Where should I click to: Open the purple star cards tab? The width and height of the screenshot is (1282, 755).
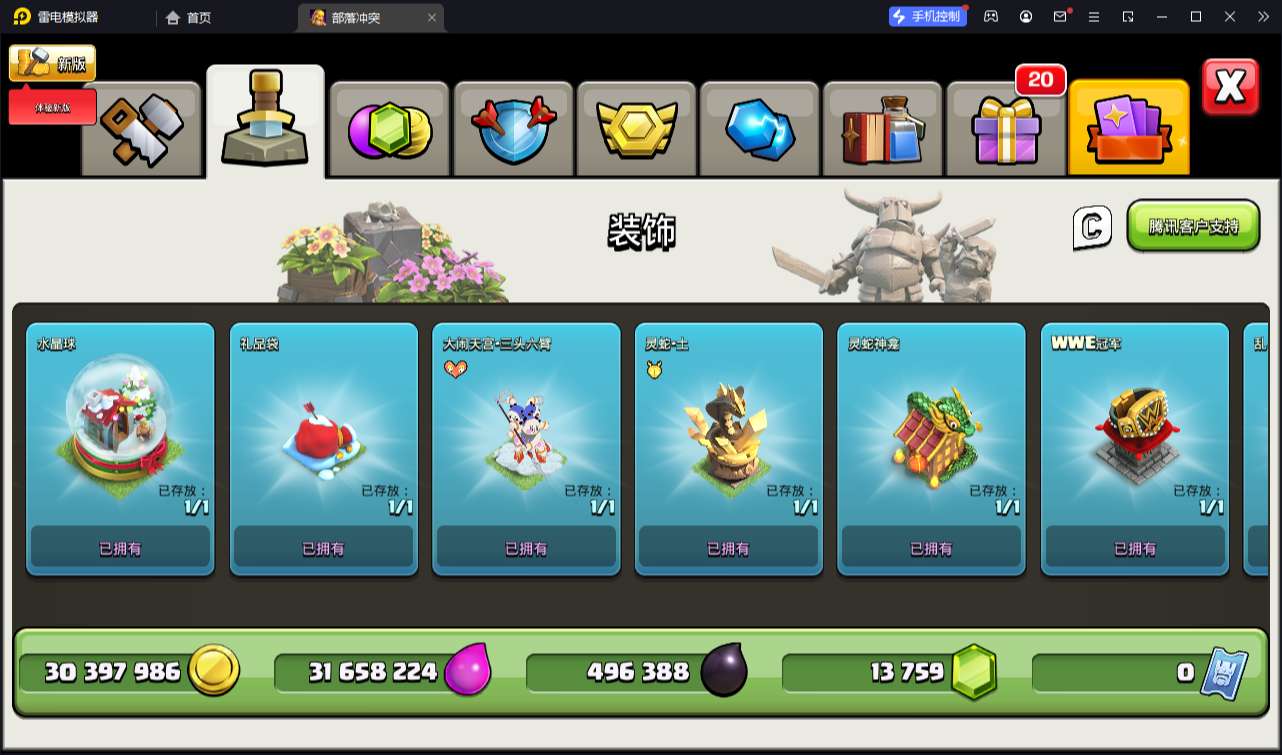[1129, 130]
